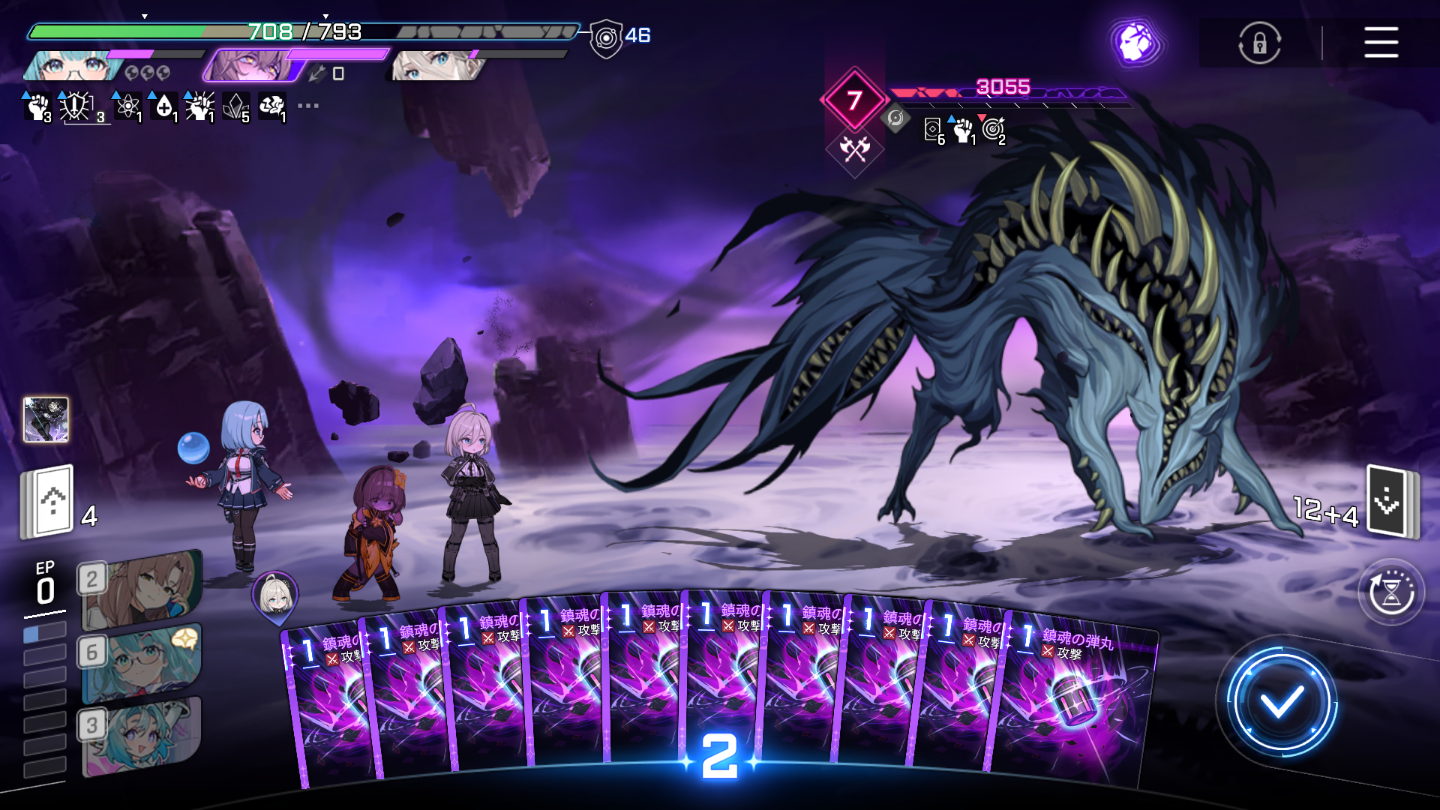The width and height of the screenshot is (1440, 810).
Task: Toggle the lock rotation icon
Action: point(1259,44)
